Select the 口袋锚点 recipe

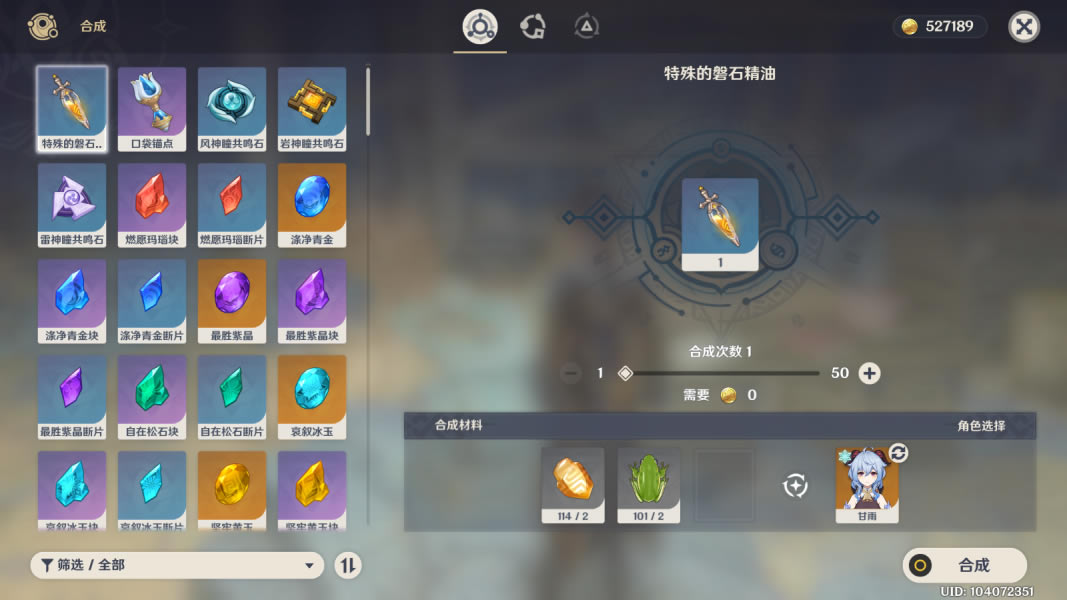click(x=152, y=108)
